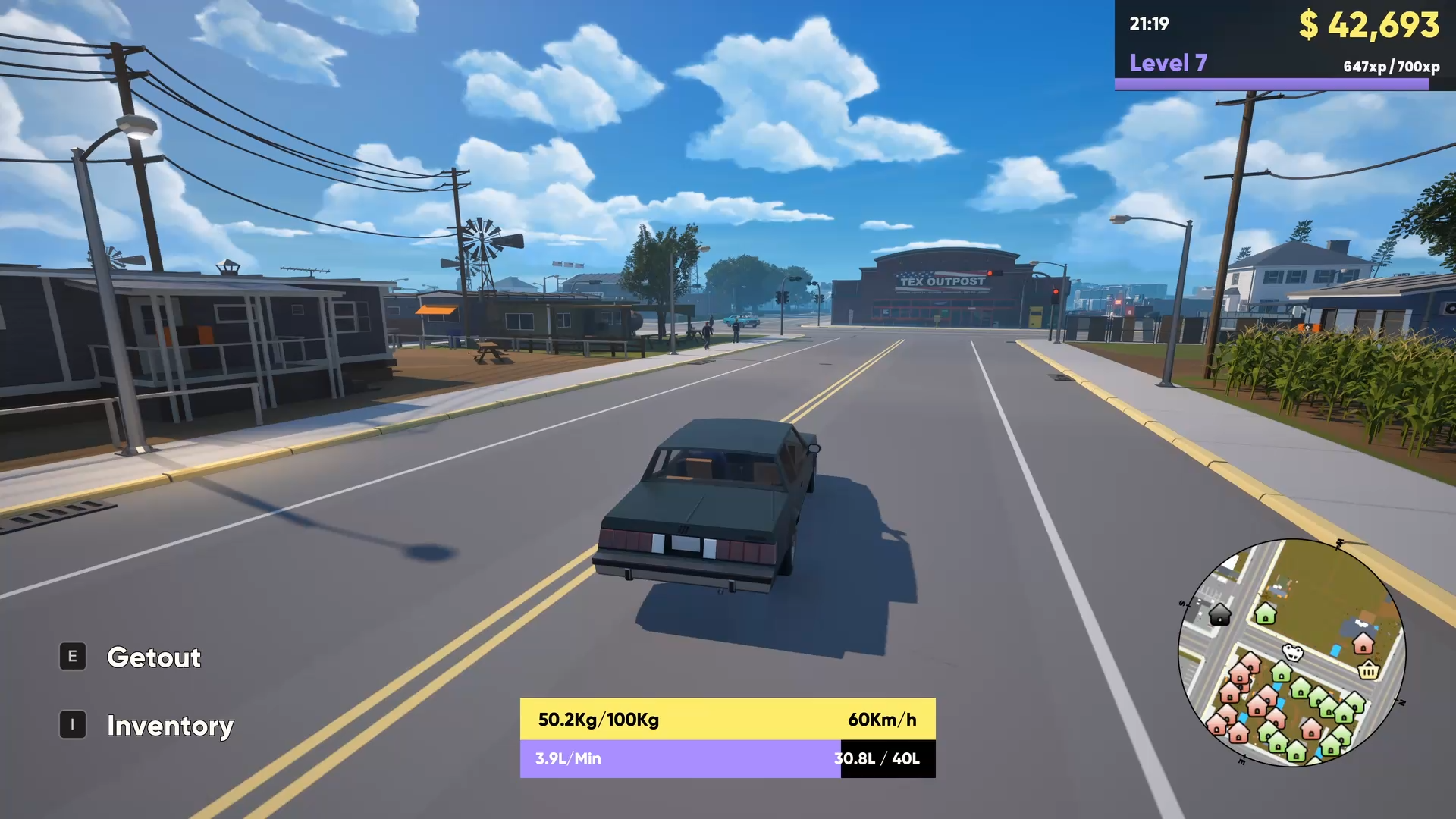Click the black home icon on the minimap

(1219, 616)
